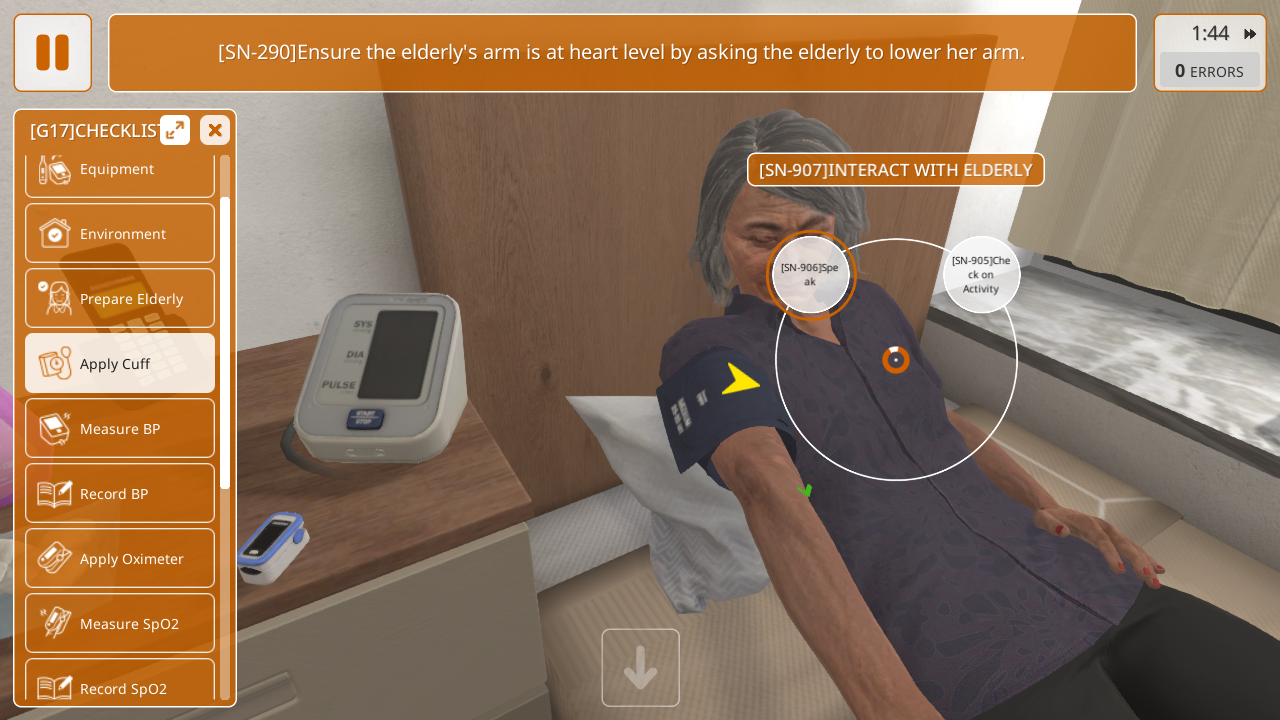Click the down arrow button
The height and width of the screenshot is (720, 1280).
click(641, 668)
